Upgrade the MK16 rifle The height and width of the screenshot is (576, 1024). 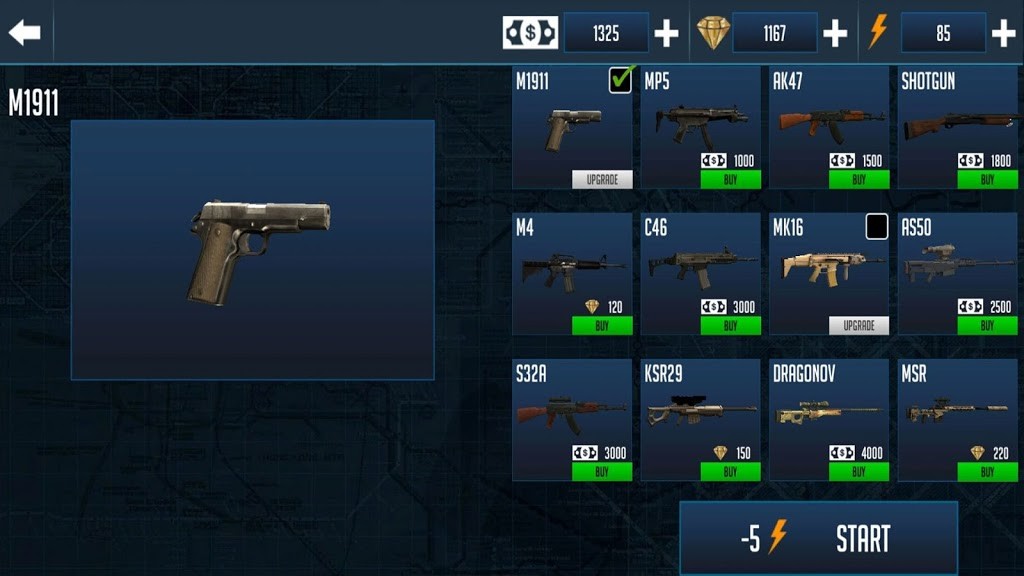click(x=859, y=326)
